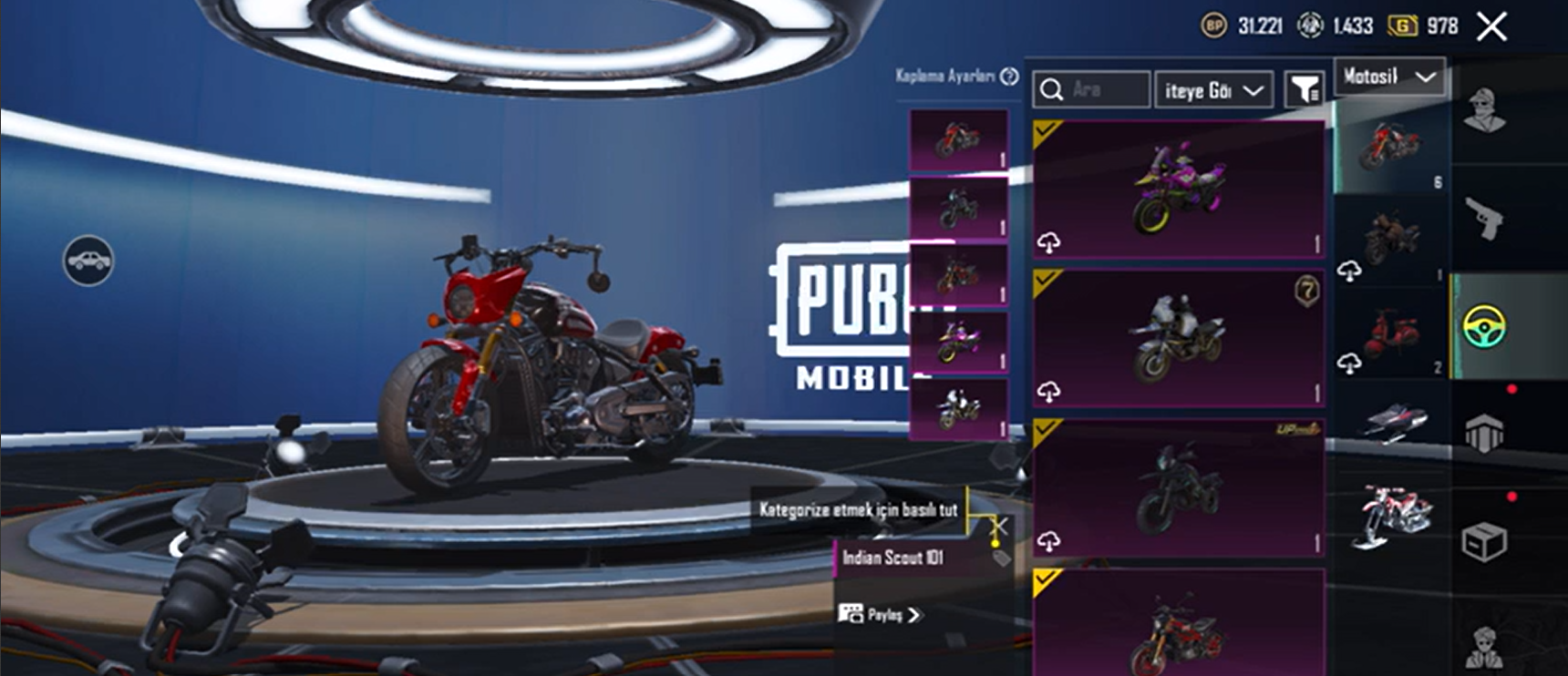Open the box crate tab
The image size is (1568, 676).
pos(1484,542)
